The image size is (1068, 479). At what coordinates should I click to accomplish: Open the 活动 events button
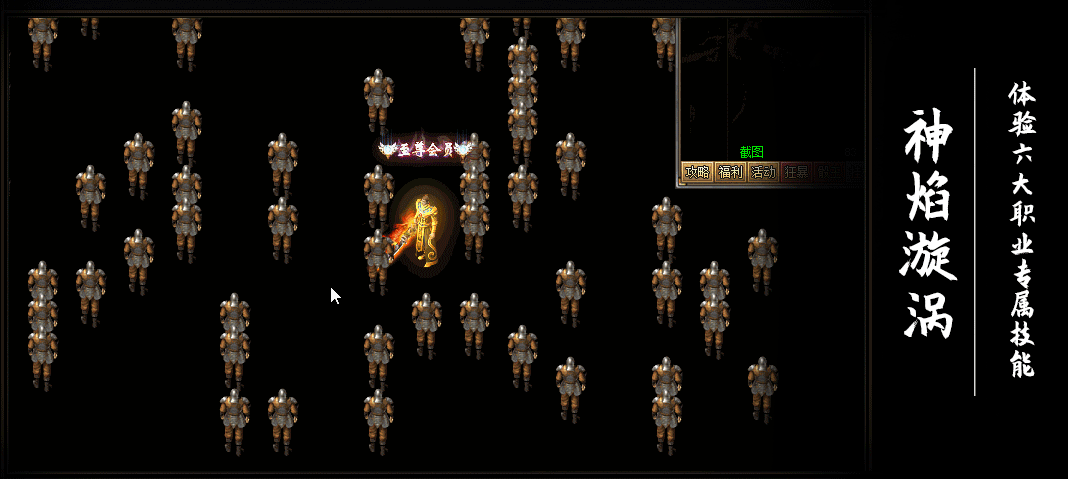click(763, 172)
